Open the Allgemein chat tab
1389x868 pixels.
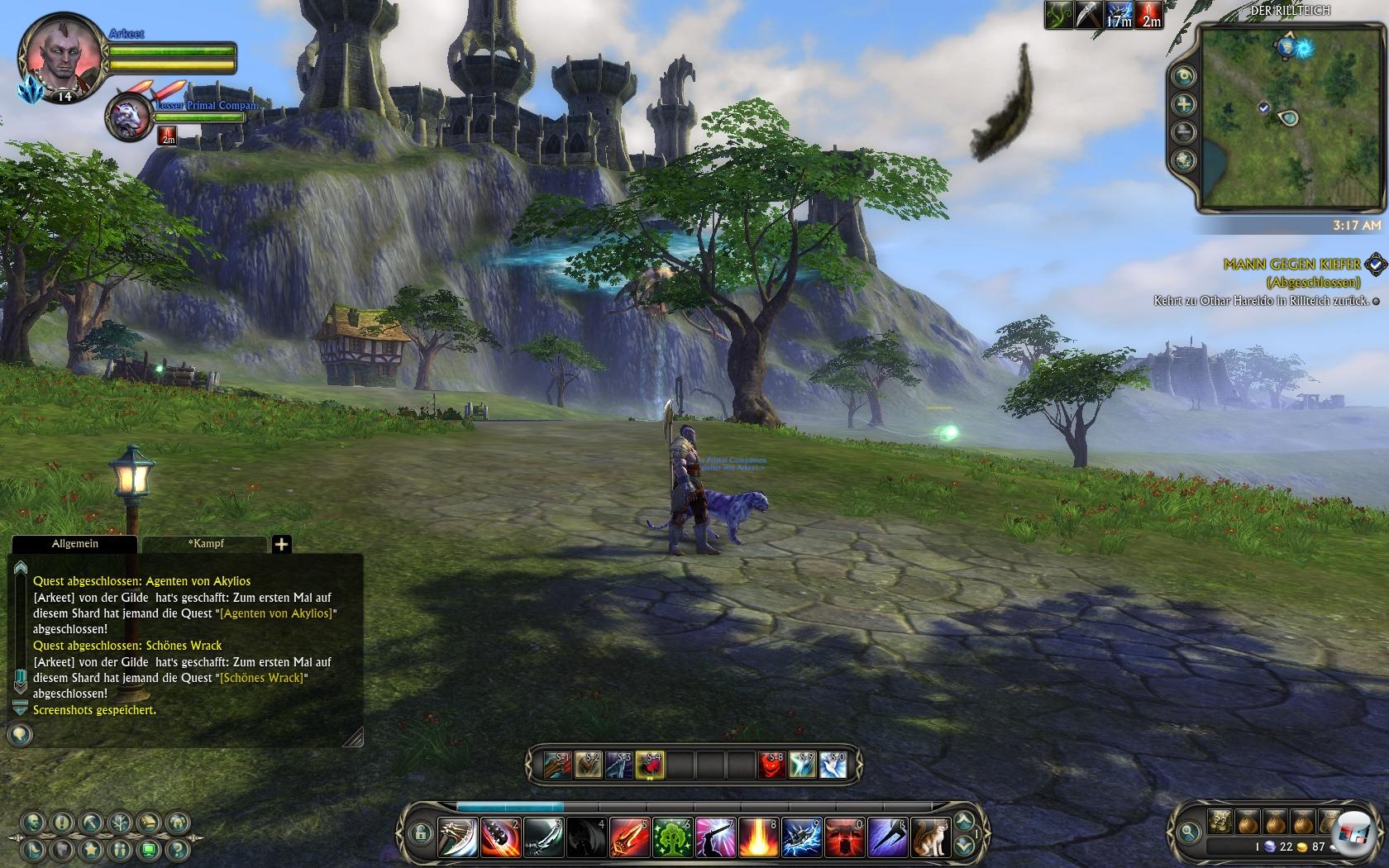(x=74, y=544)
